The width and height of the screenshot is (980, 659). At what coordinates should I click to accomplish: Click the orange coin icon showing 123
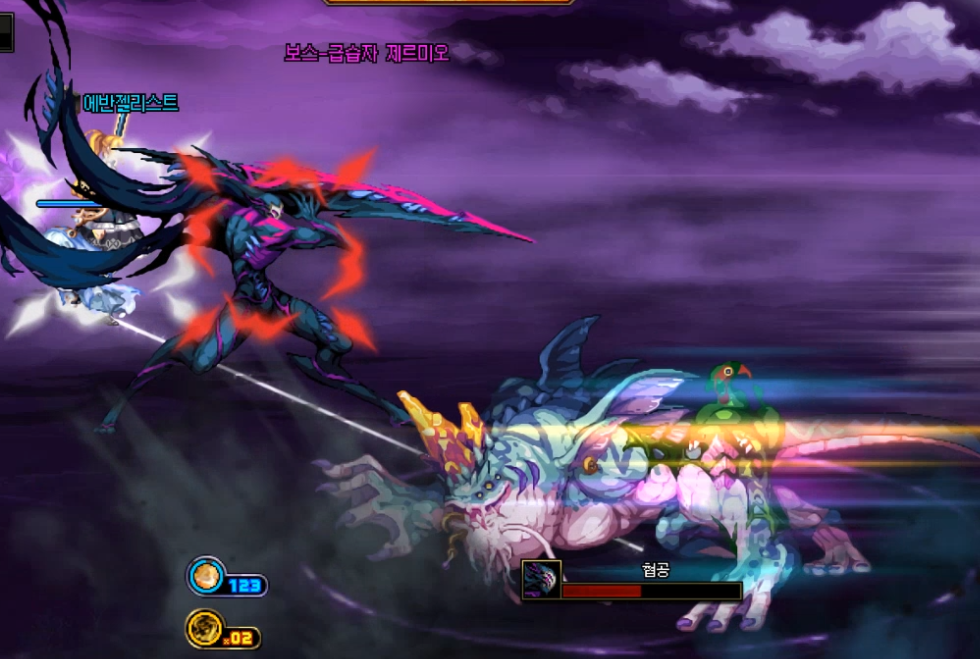tap(206, 575)
